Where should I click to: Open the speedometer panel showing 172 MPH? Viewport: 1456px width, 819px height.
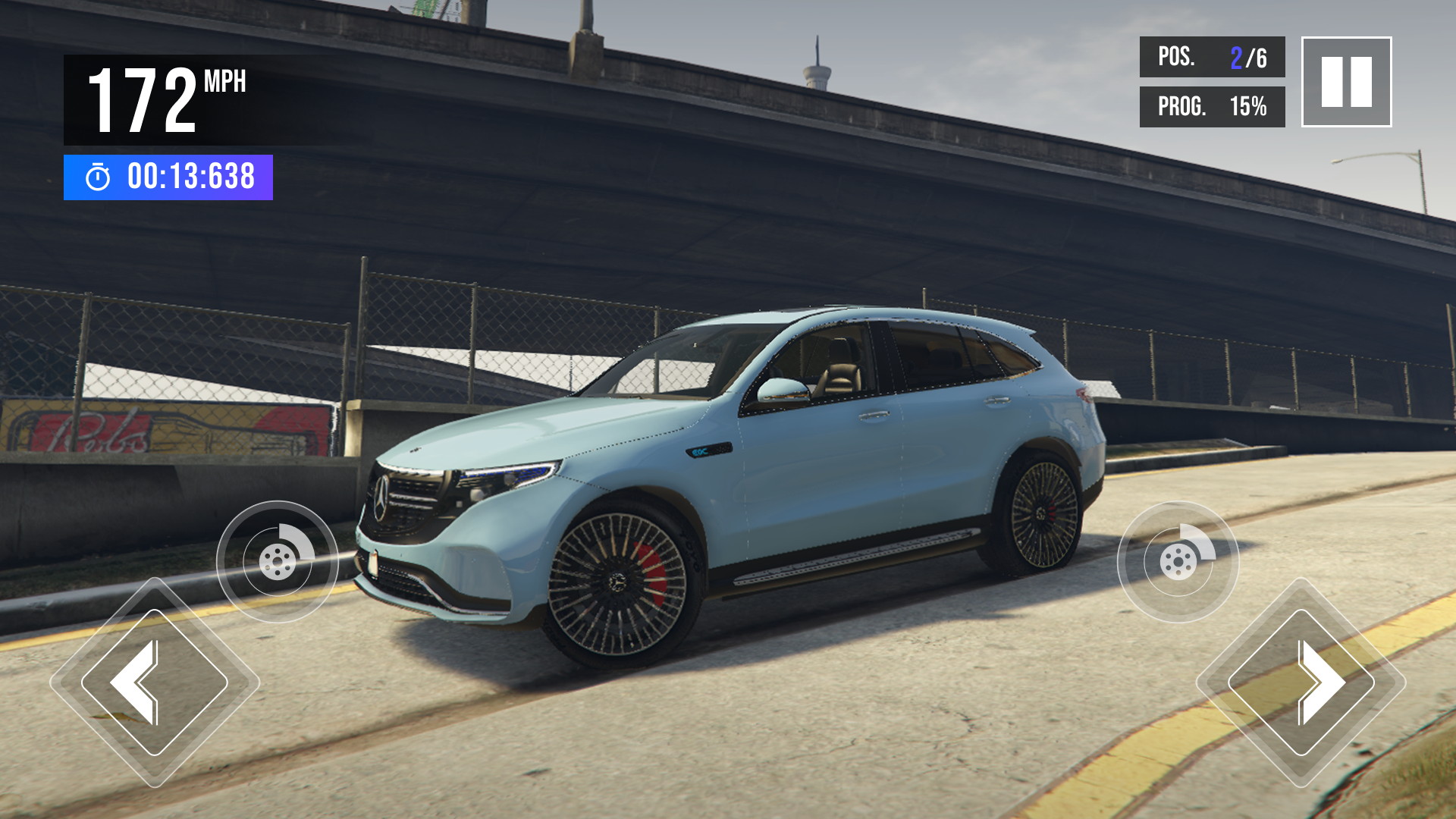tap(167, 99)
